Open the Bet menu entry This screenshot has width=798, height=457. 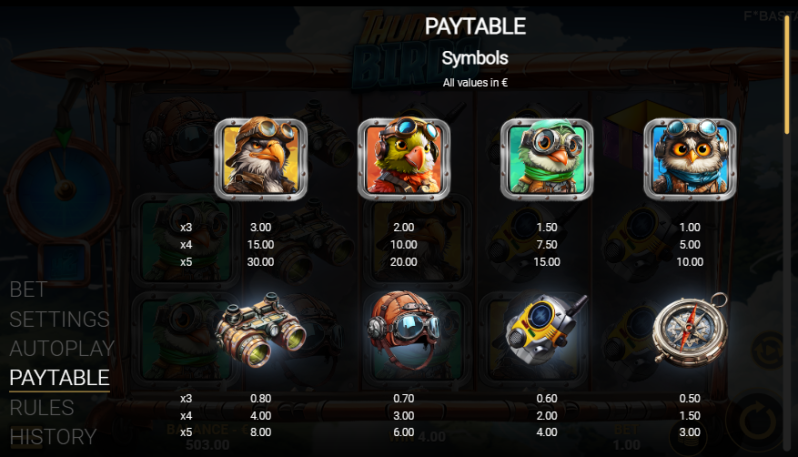(x=28, y=290)
